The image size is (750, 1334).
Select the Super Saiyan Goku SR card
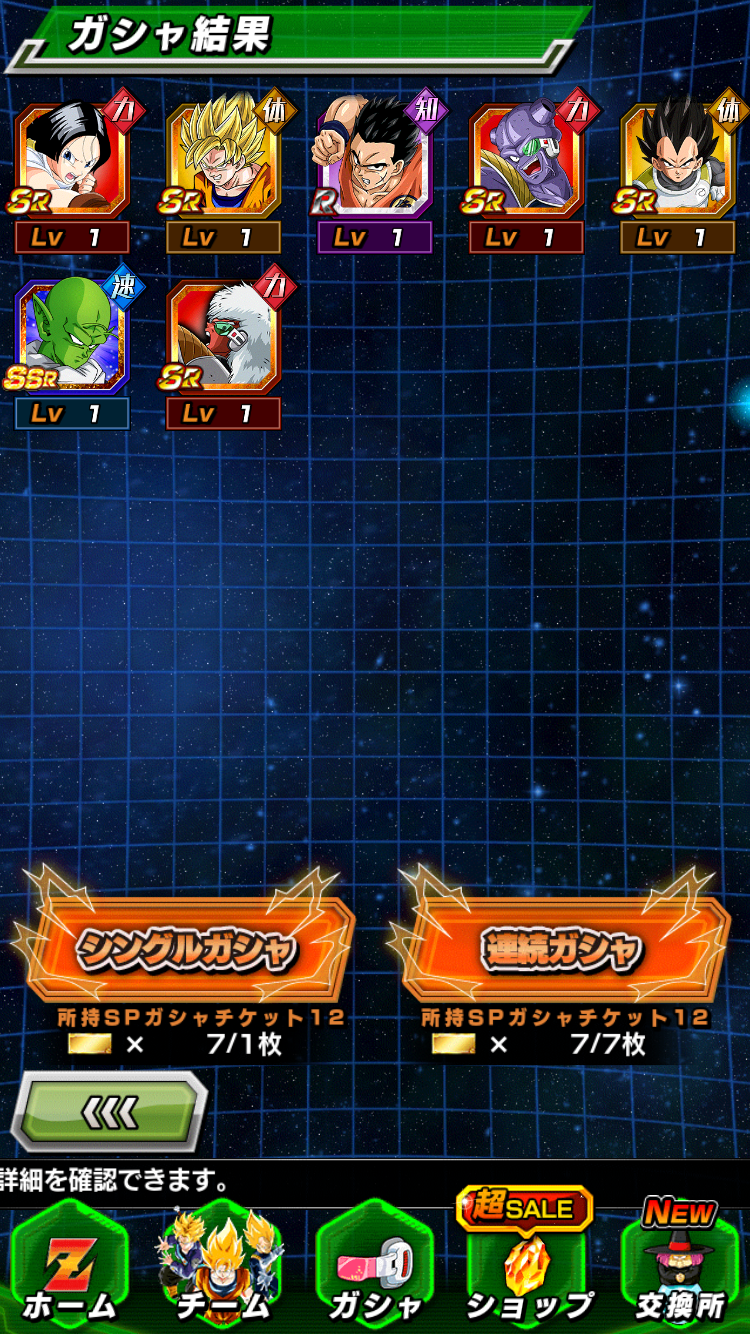[223, 160]
